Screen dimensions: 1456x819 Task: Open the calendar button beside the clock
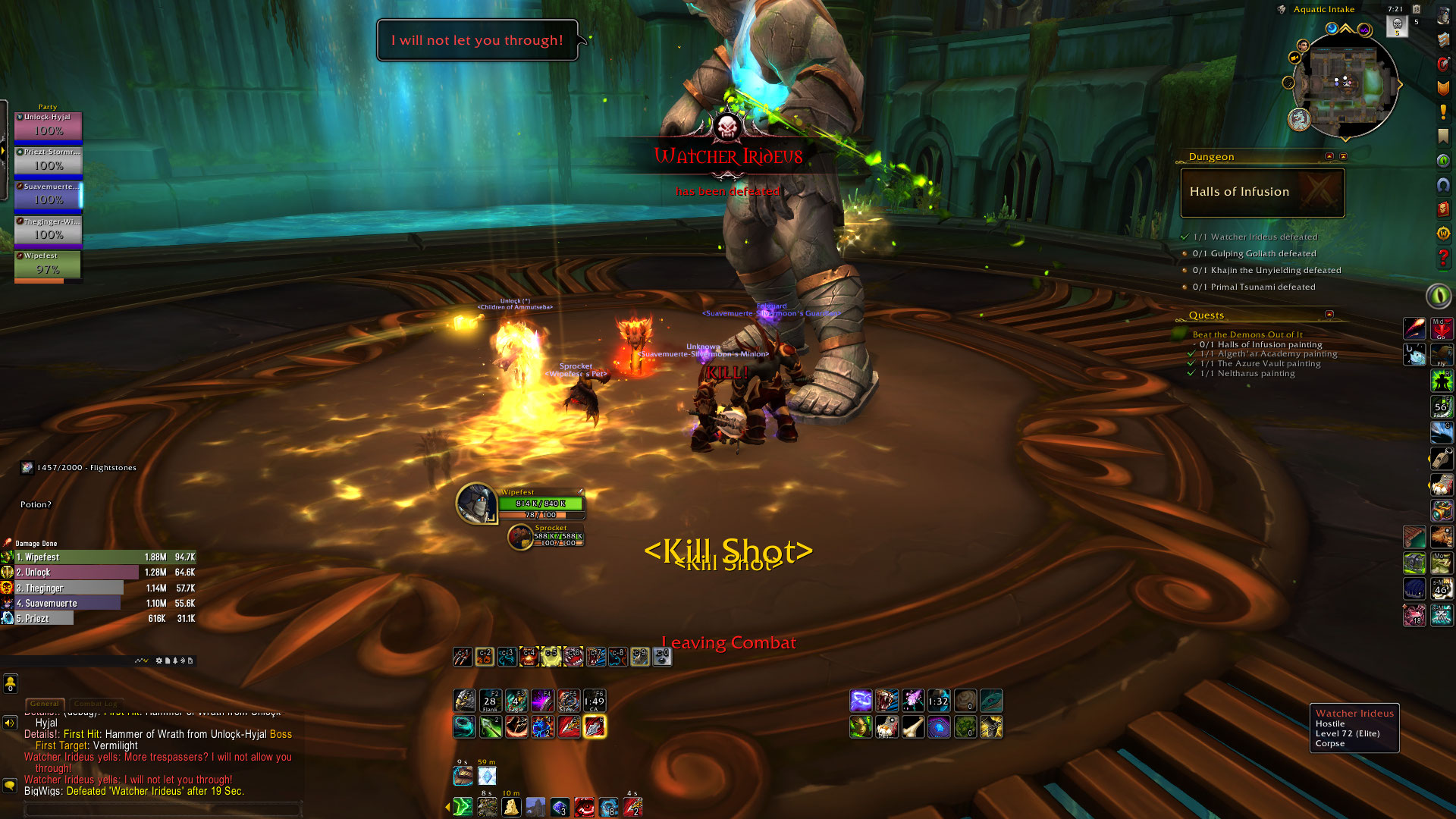click(x=1416, y=9)
